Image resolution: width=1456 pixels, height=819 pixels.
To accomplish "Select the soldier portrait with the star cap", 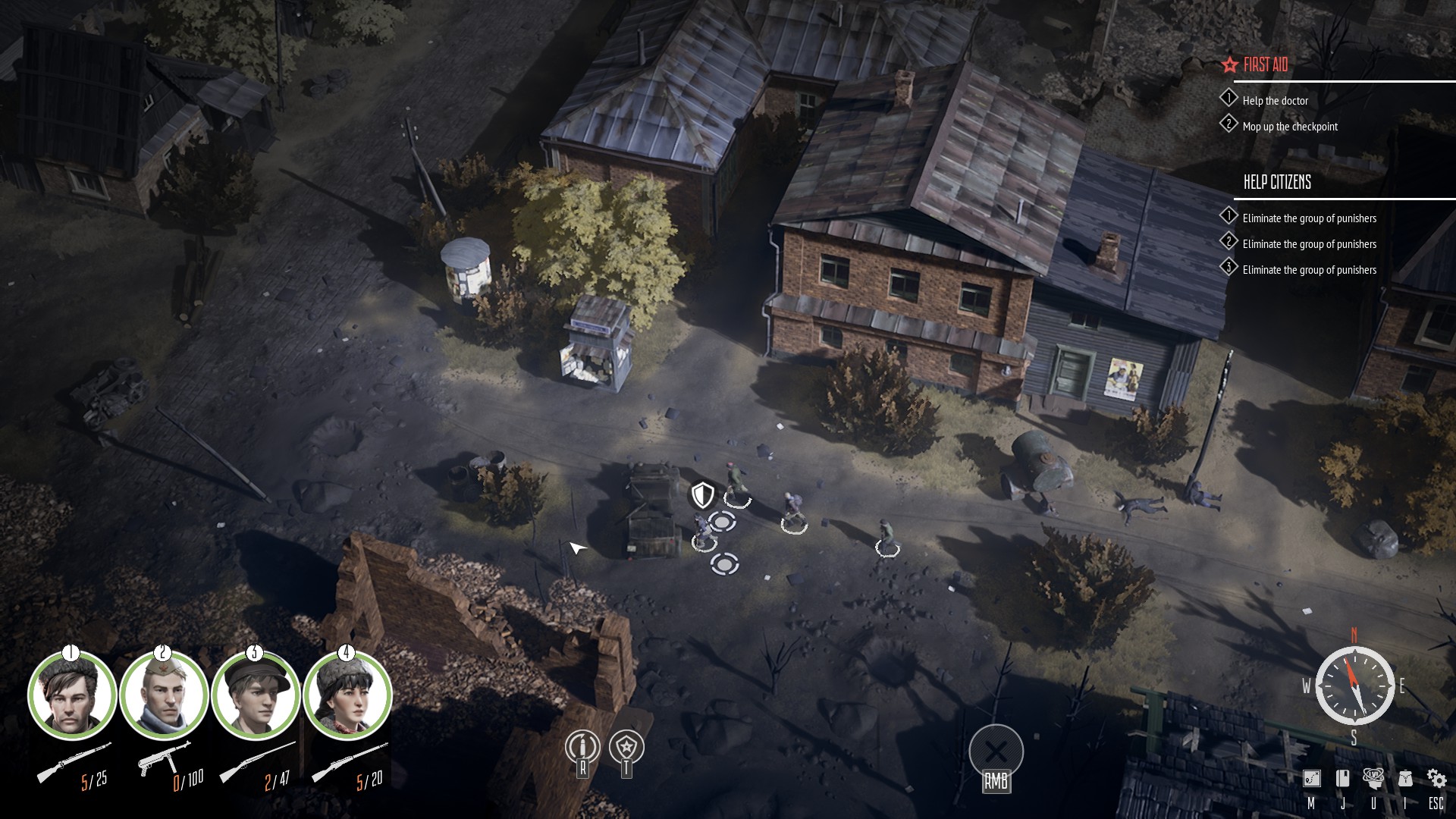I will pyautogui.click(x=164, y=695).
